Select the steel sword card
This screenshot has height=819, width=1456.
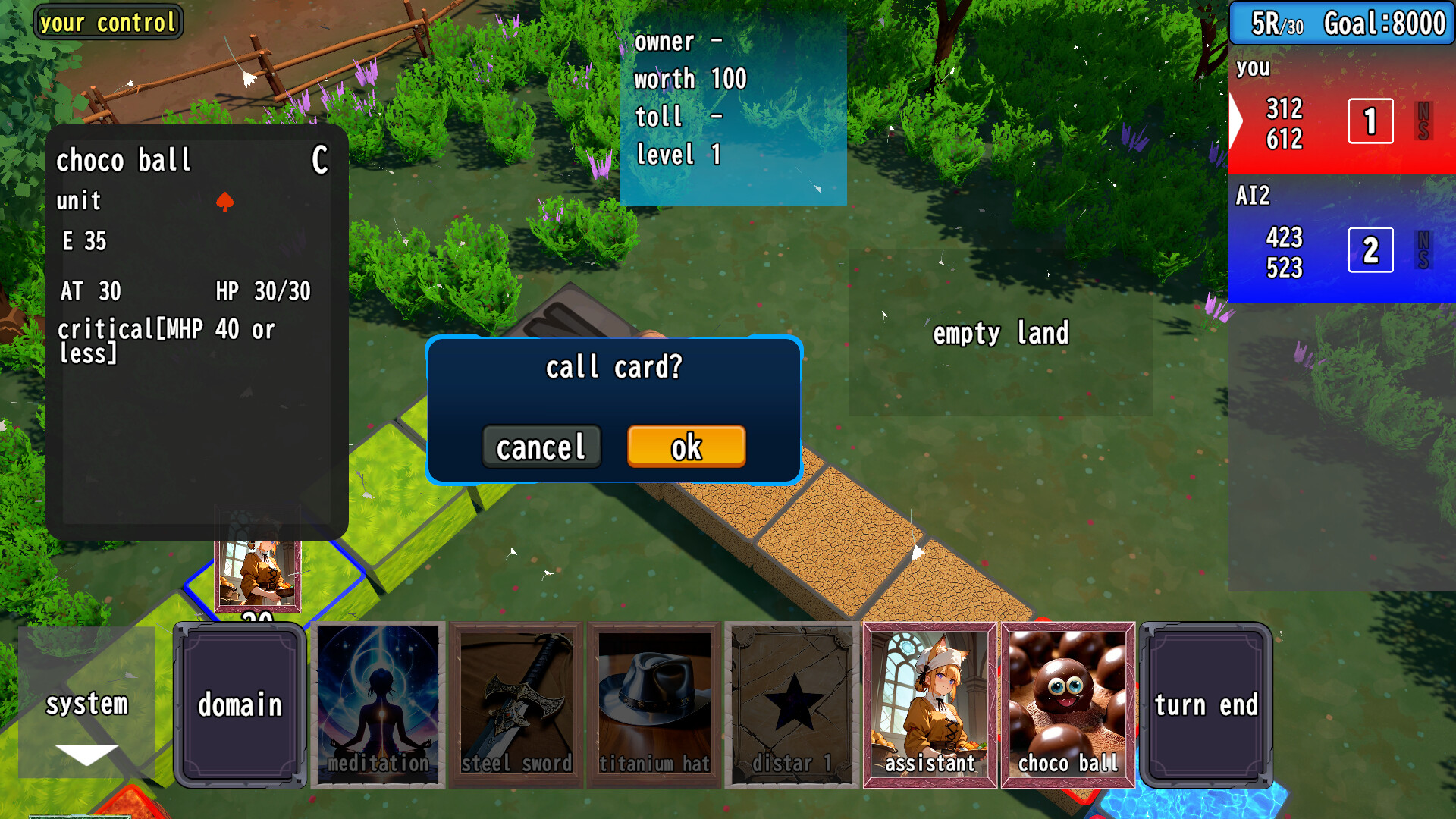point(516,705)
